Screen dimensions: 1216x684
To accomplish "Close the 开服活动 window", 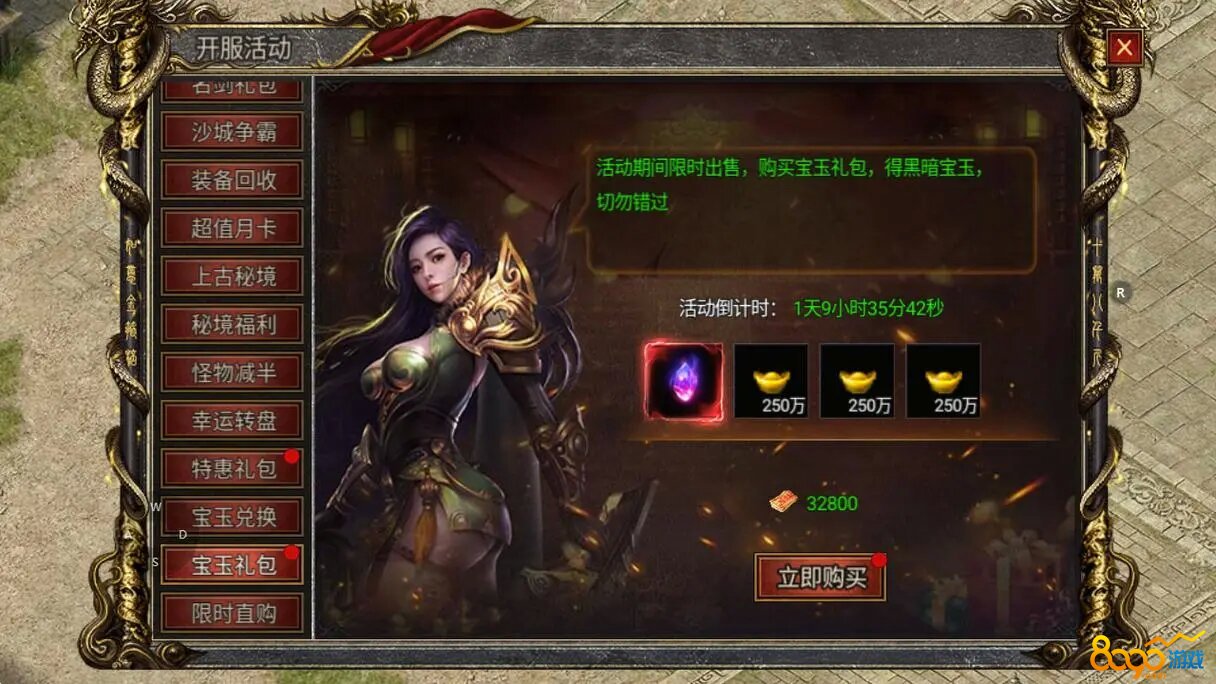I will pyautogui.click(x=1125, y=47).
